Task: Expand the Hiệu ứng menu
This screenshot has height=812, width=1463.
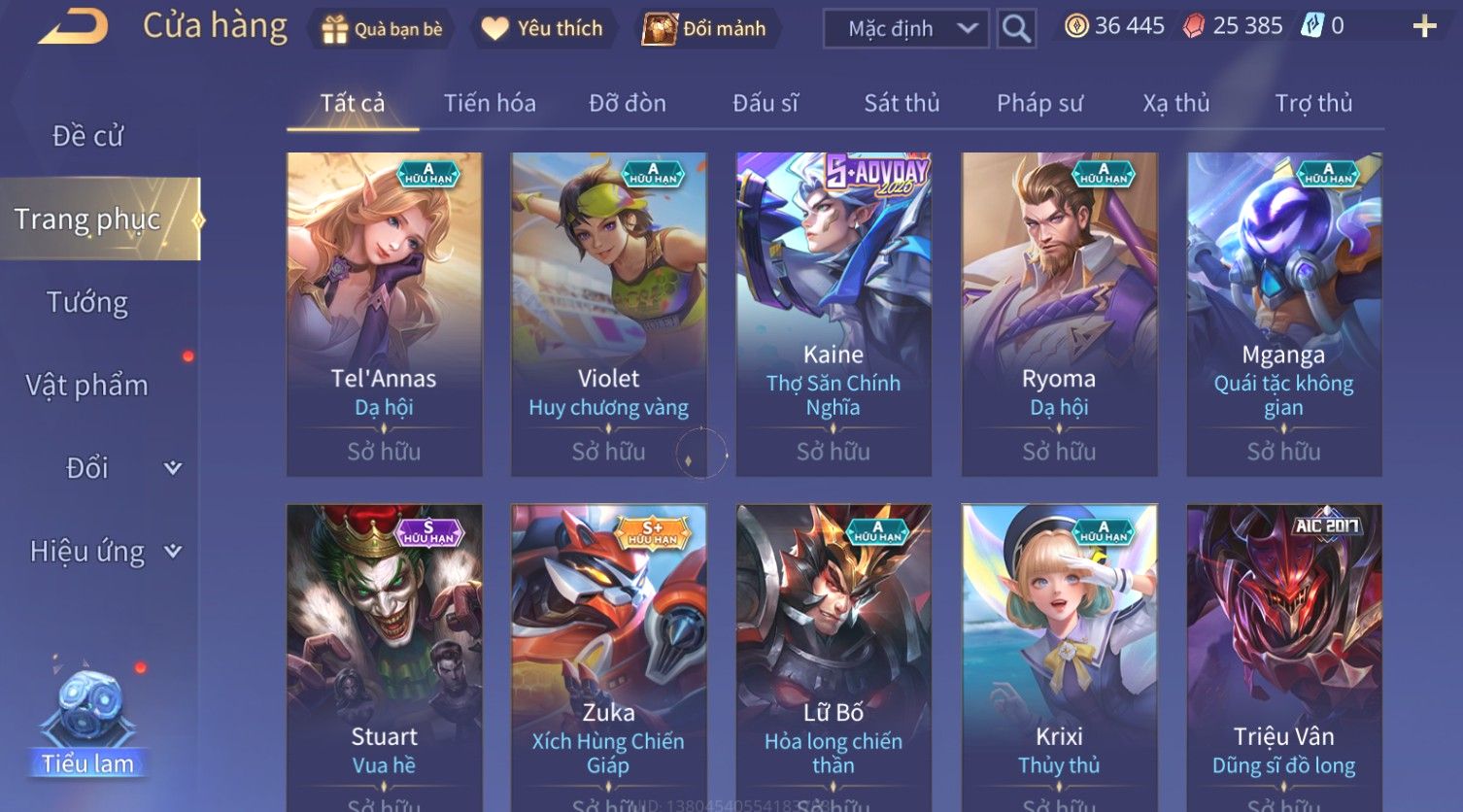Action: click(104, 552)
